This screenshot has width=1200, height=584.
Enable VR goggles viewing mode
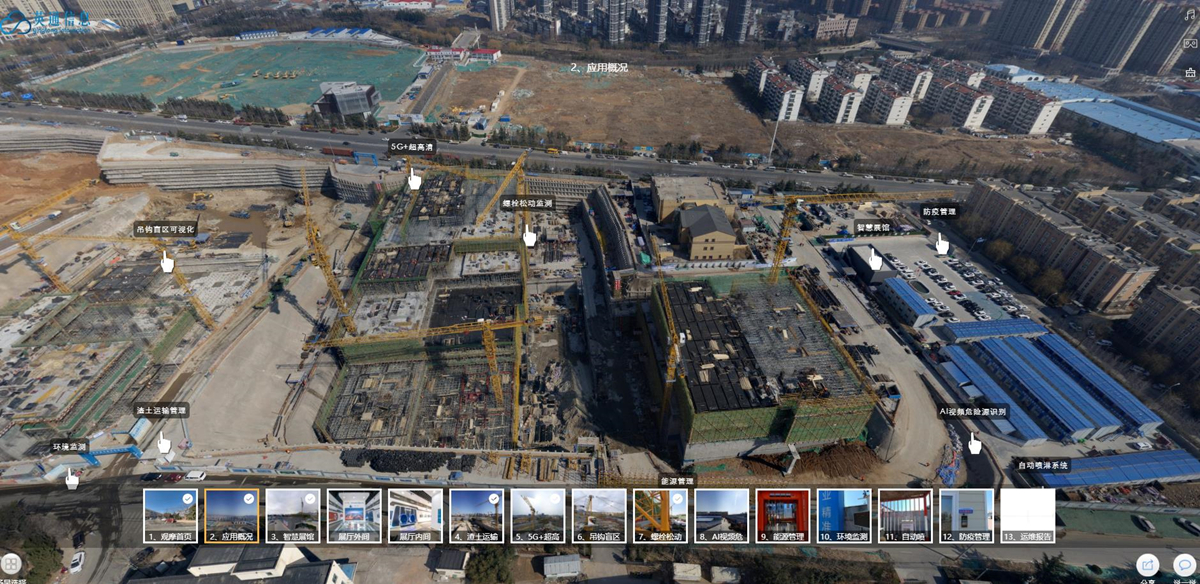click(x=1190, y=44)
